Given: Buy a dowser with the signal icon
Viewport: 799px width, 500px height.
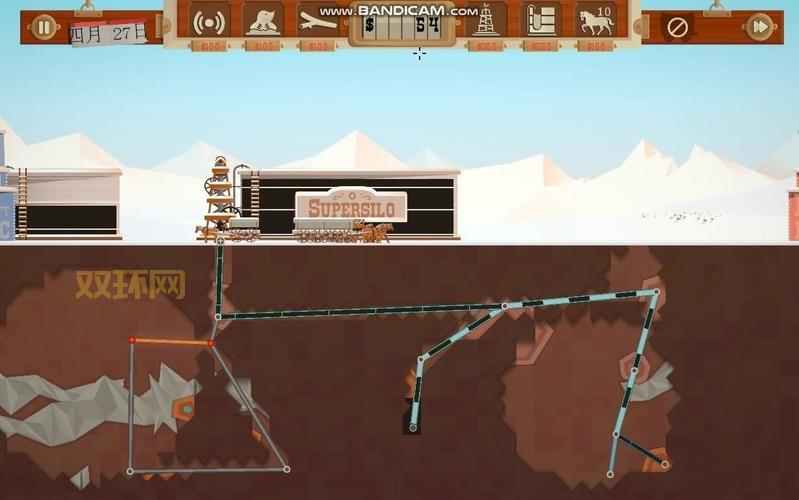Looking at the screenshot, I should tap(209, 22).
